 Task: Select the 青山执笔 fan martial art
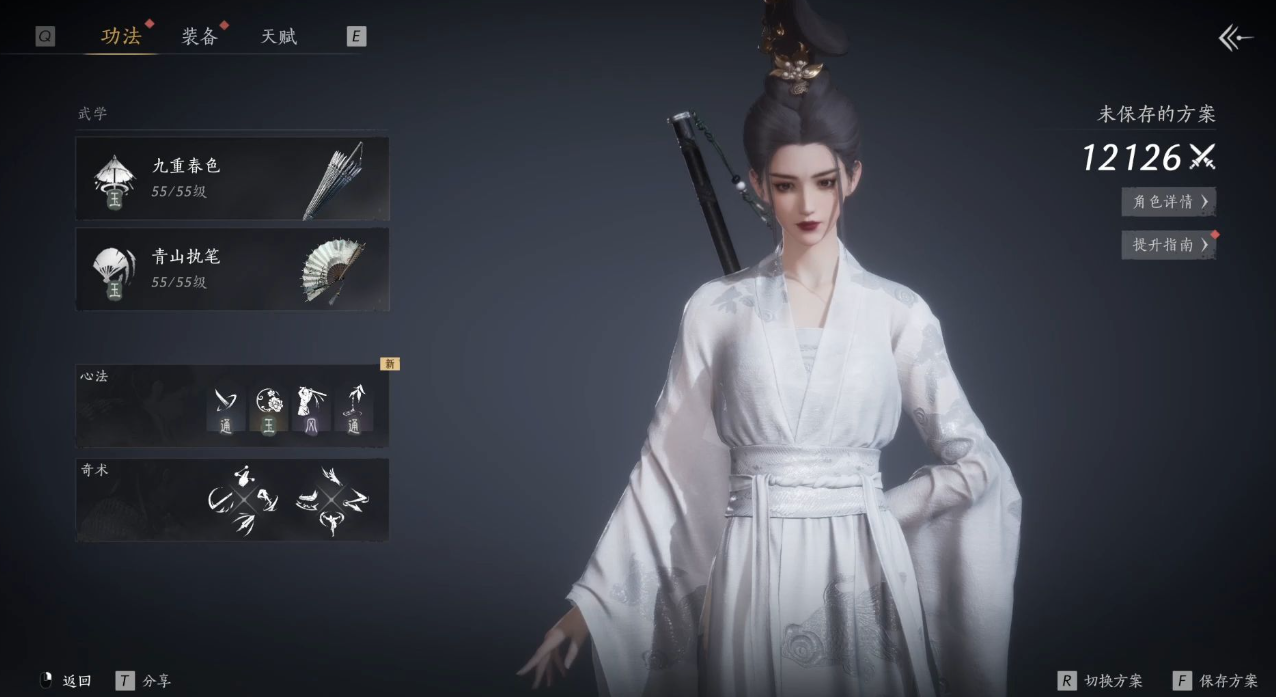click(232, 269)
